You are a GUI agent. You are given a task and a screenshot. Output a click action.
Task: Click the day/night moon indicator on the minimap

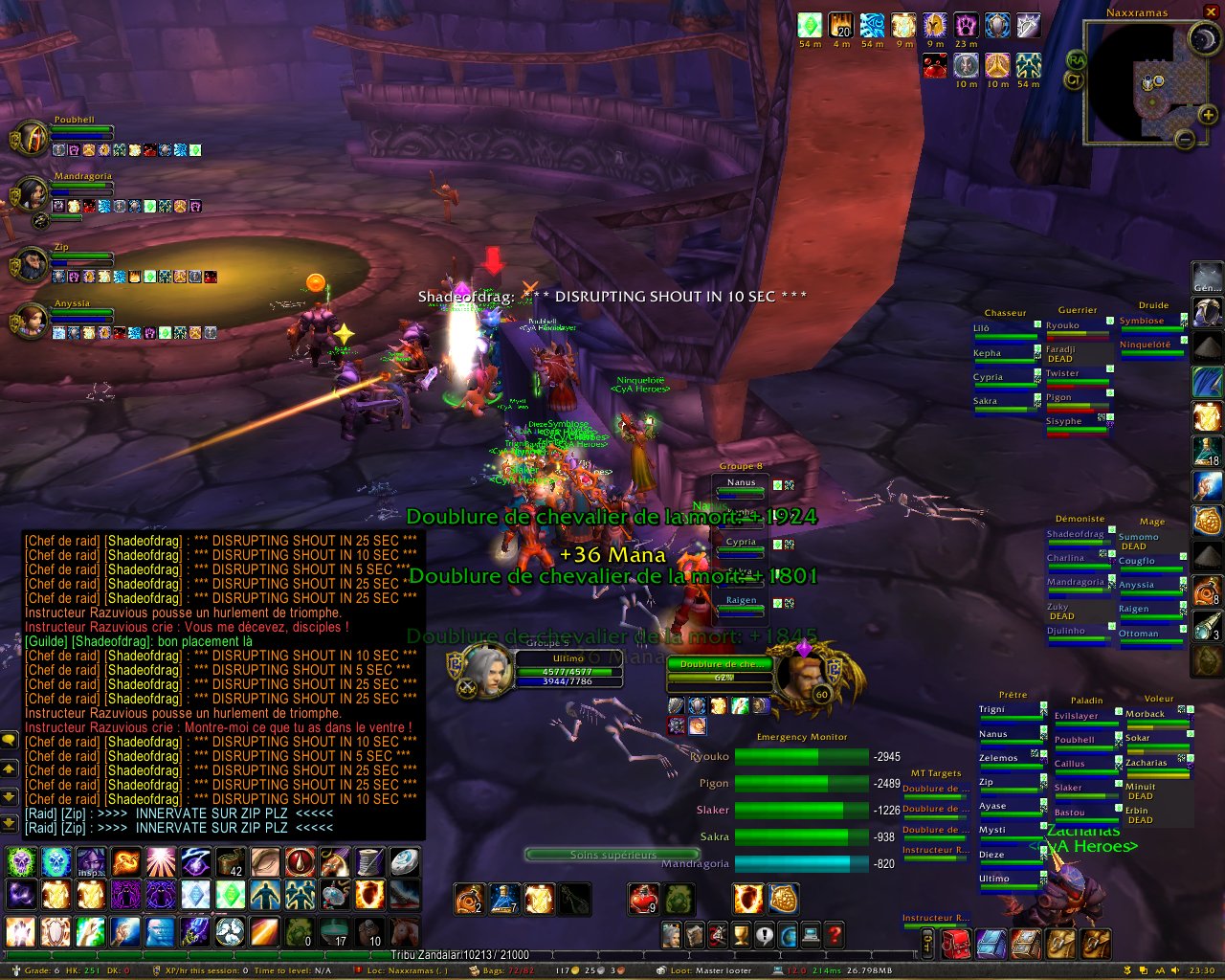click(1202, 38)
